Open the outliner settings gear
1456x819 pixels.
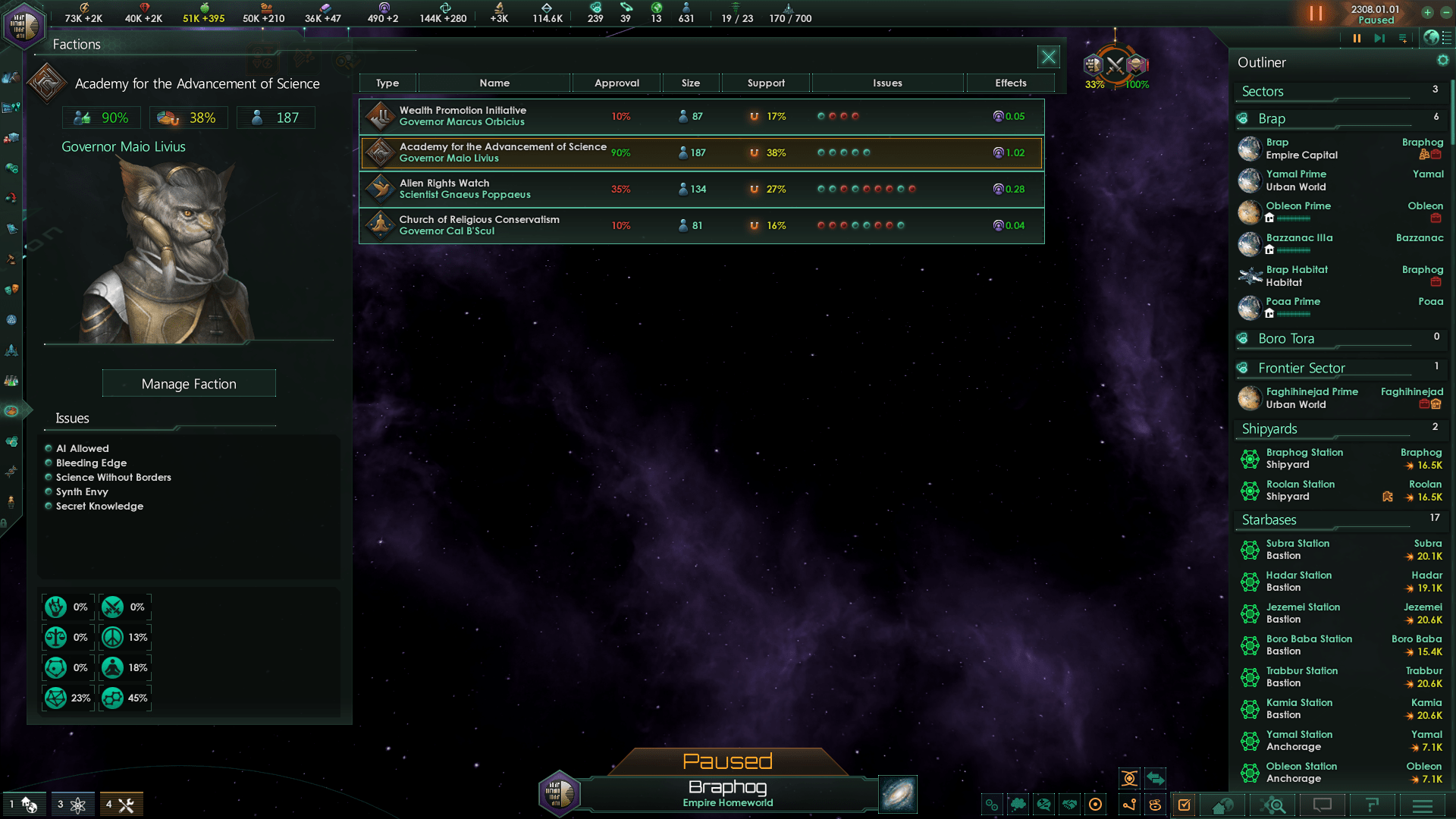(x=1442, y=61)
